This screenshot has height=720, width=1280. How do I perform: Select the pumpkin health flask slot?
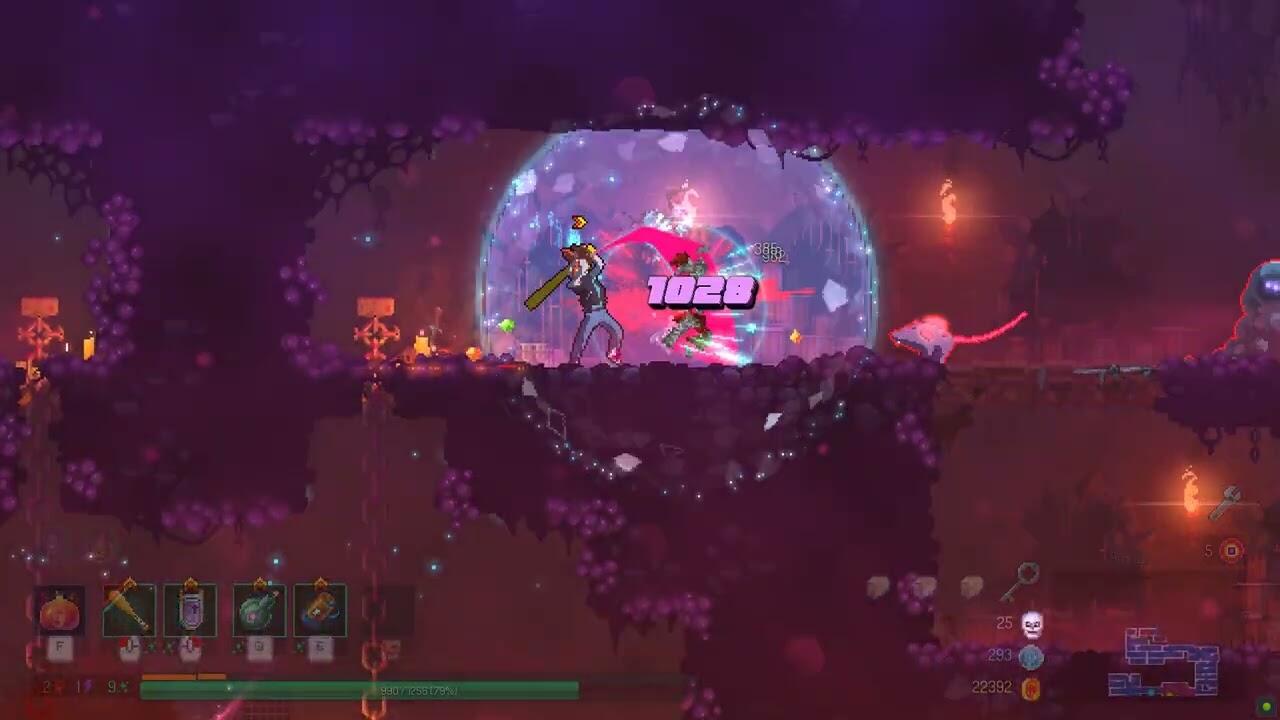tap(60, 611)
